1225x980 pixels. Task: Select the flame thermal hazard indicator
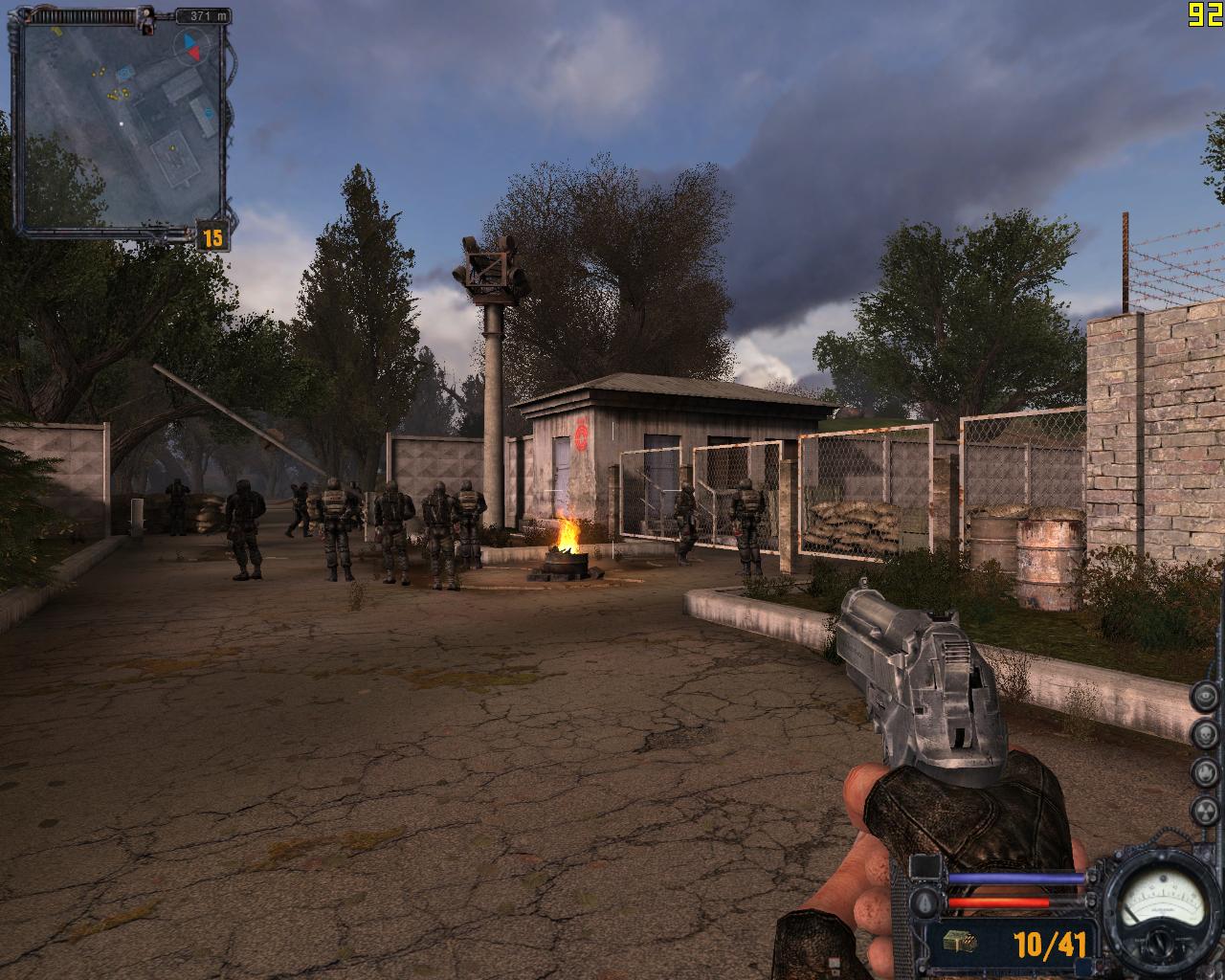pyautogui.click(x=1205, y=771)
